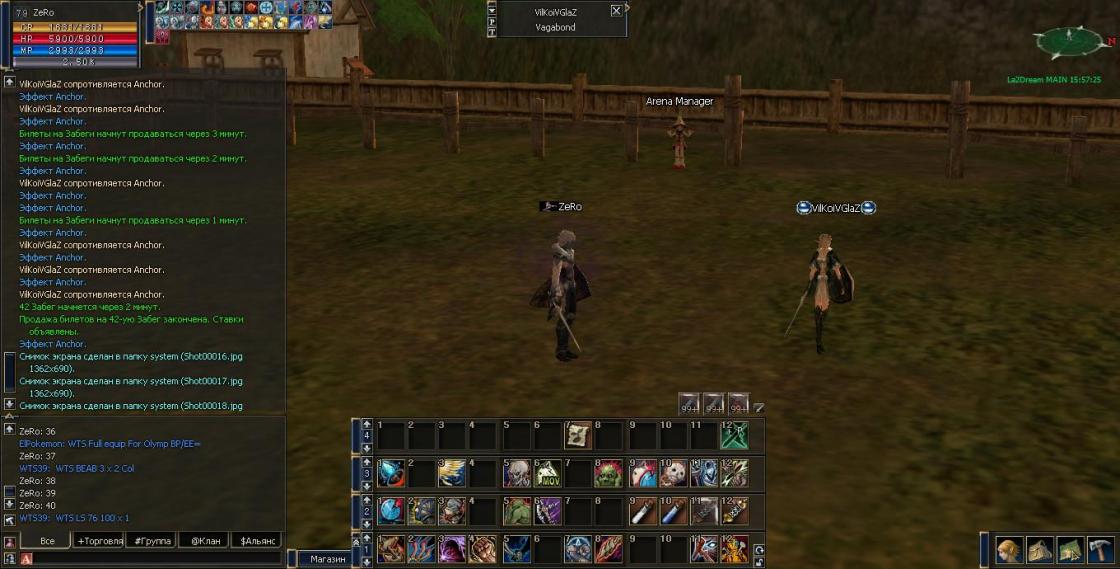Activate the purple hooded figure skill
This screenshot has height=569, width=1120.
click(453, 548)
